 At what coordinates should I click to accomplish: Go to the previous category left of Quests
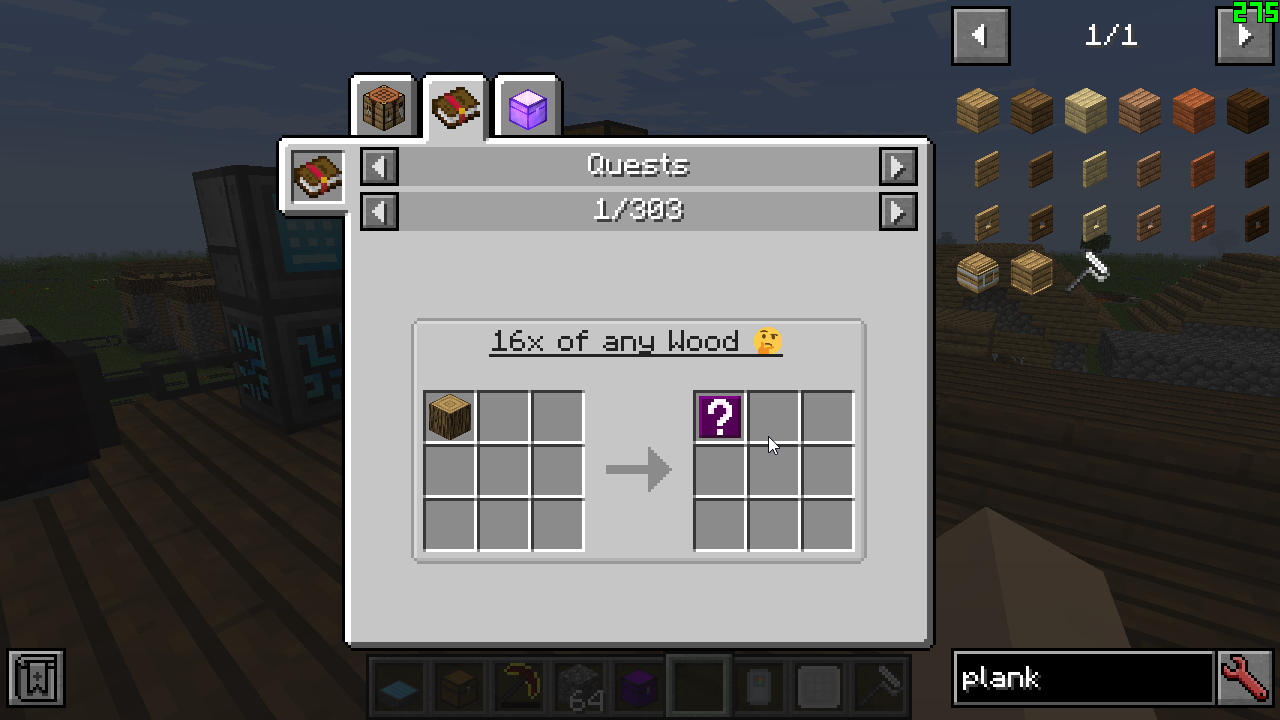pos(379,166)
